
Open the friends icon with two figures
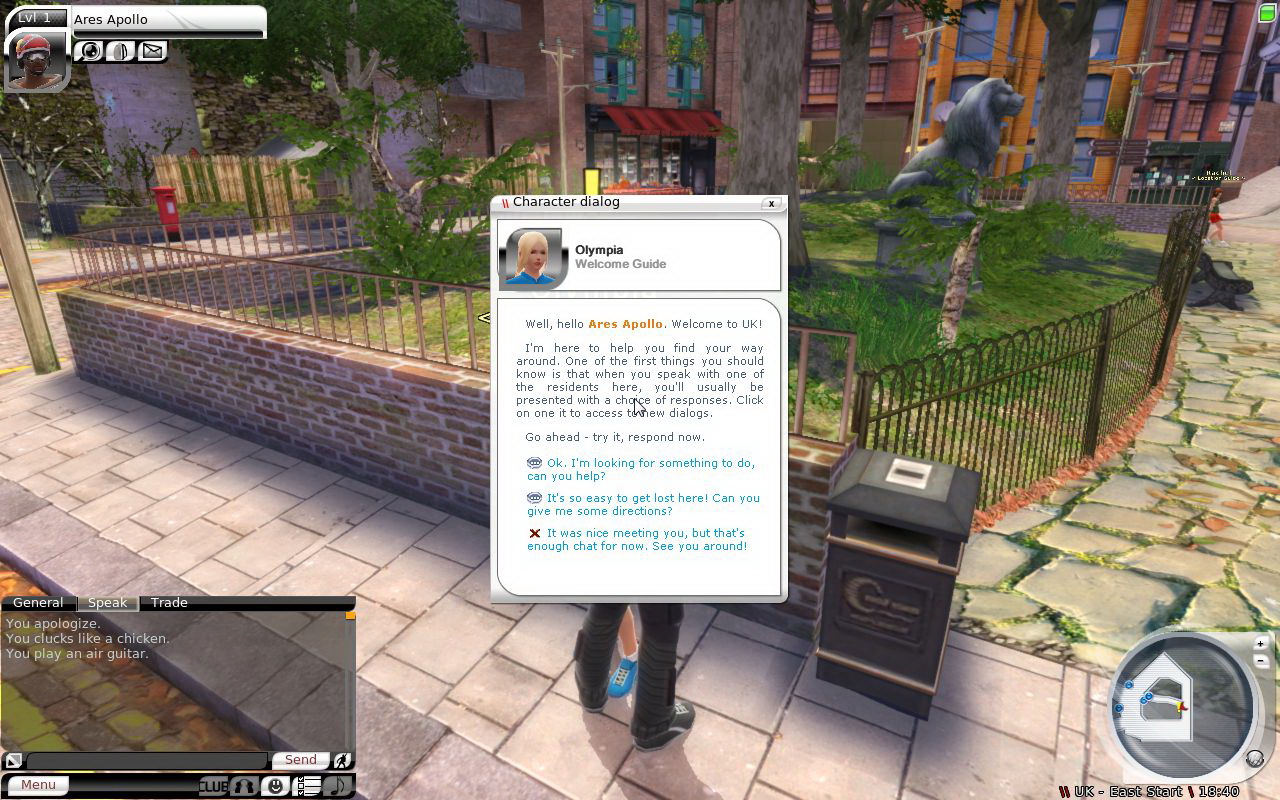pos(244,786)
